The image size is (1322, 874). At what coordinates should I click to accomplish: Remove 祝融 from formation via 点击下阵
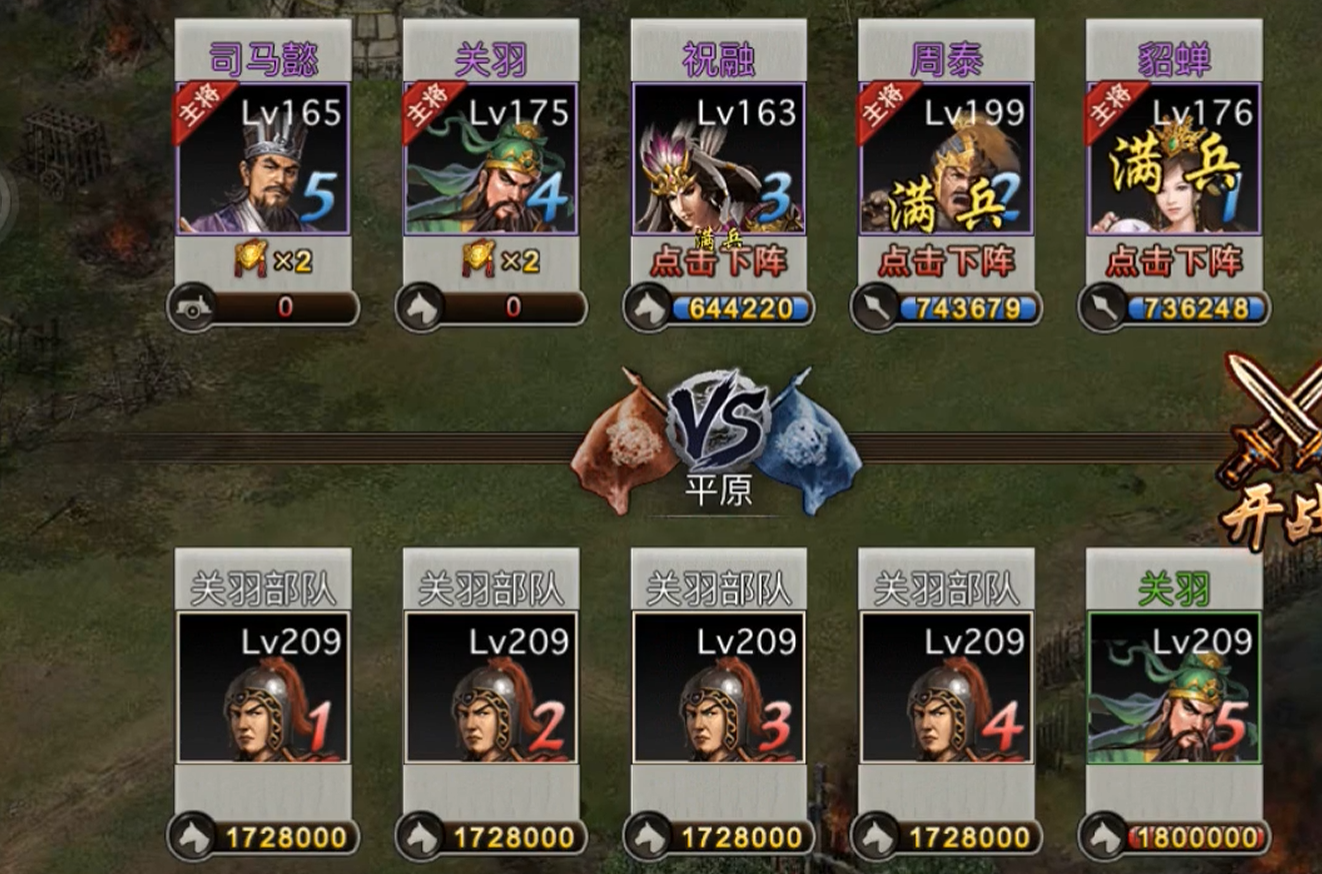click(718, 262)
